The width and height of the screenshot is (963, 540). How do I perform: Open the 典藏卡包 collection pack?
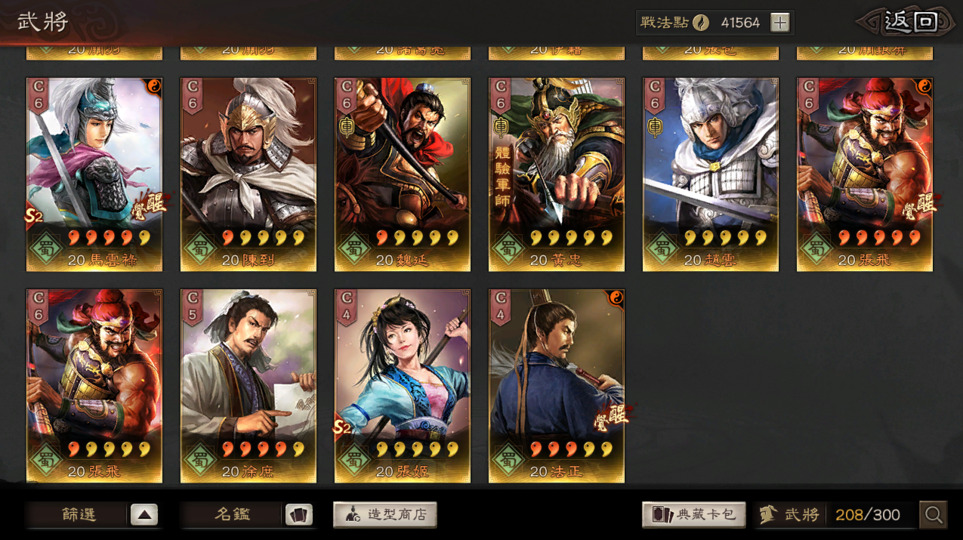693,515
